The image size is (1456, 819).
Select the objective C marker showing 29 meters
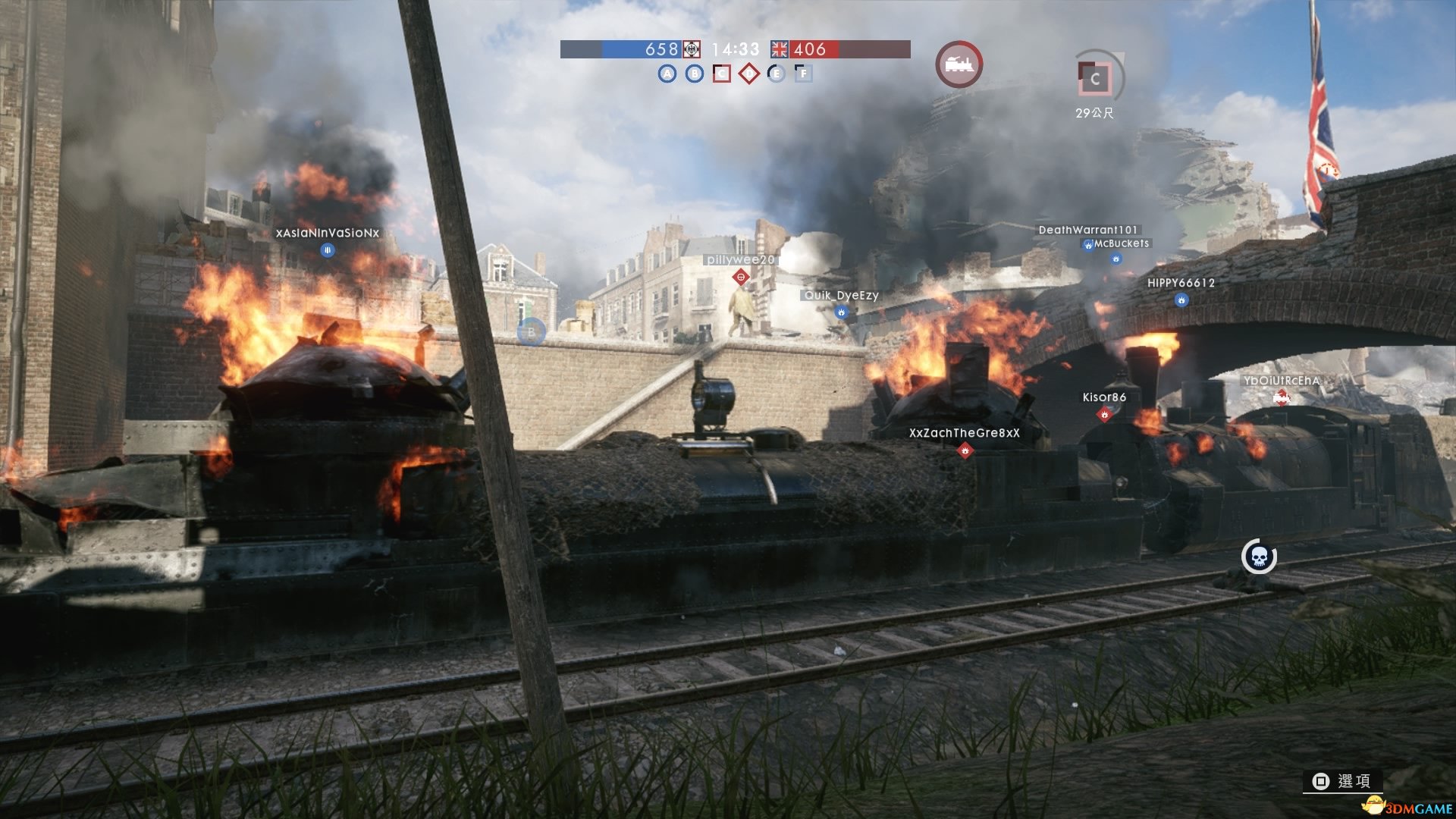[1095, 78]
